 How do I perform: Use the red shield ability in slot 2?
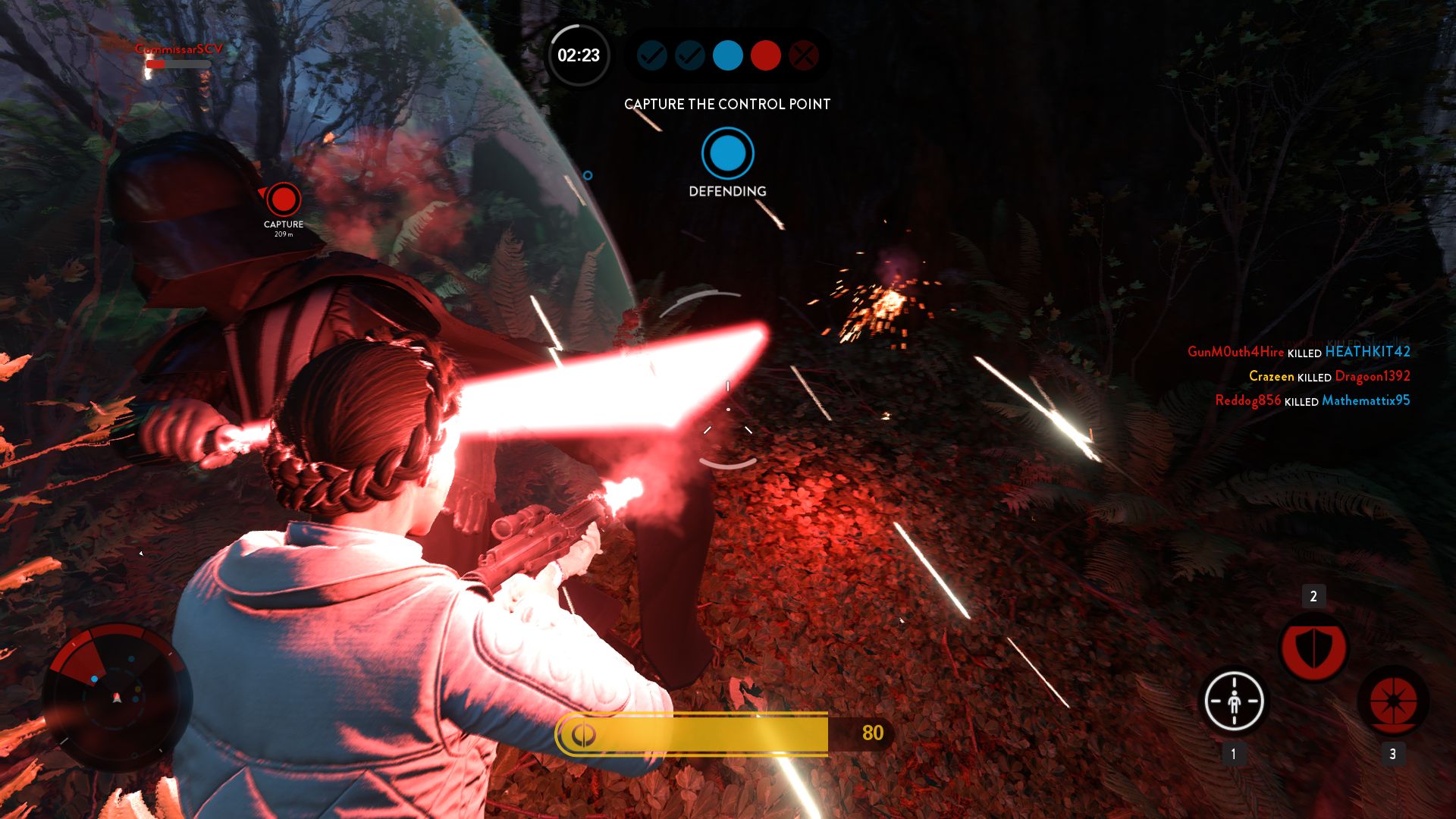coord(1313,648)
